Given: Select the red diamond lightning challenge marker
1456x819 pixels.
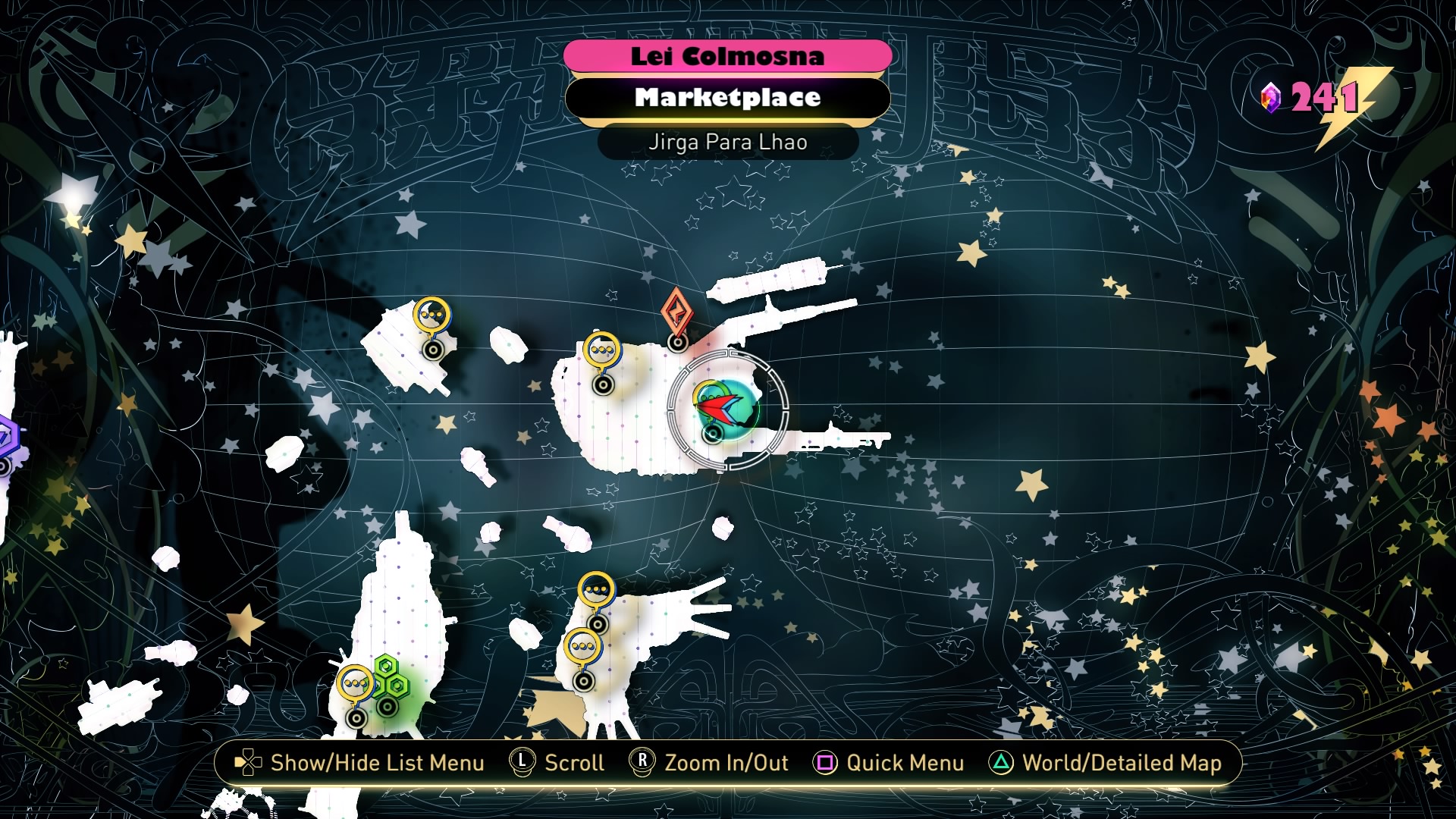Looking at the screenshot, I should click(676, 312).
